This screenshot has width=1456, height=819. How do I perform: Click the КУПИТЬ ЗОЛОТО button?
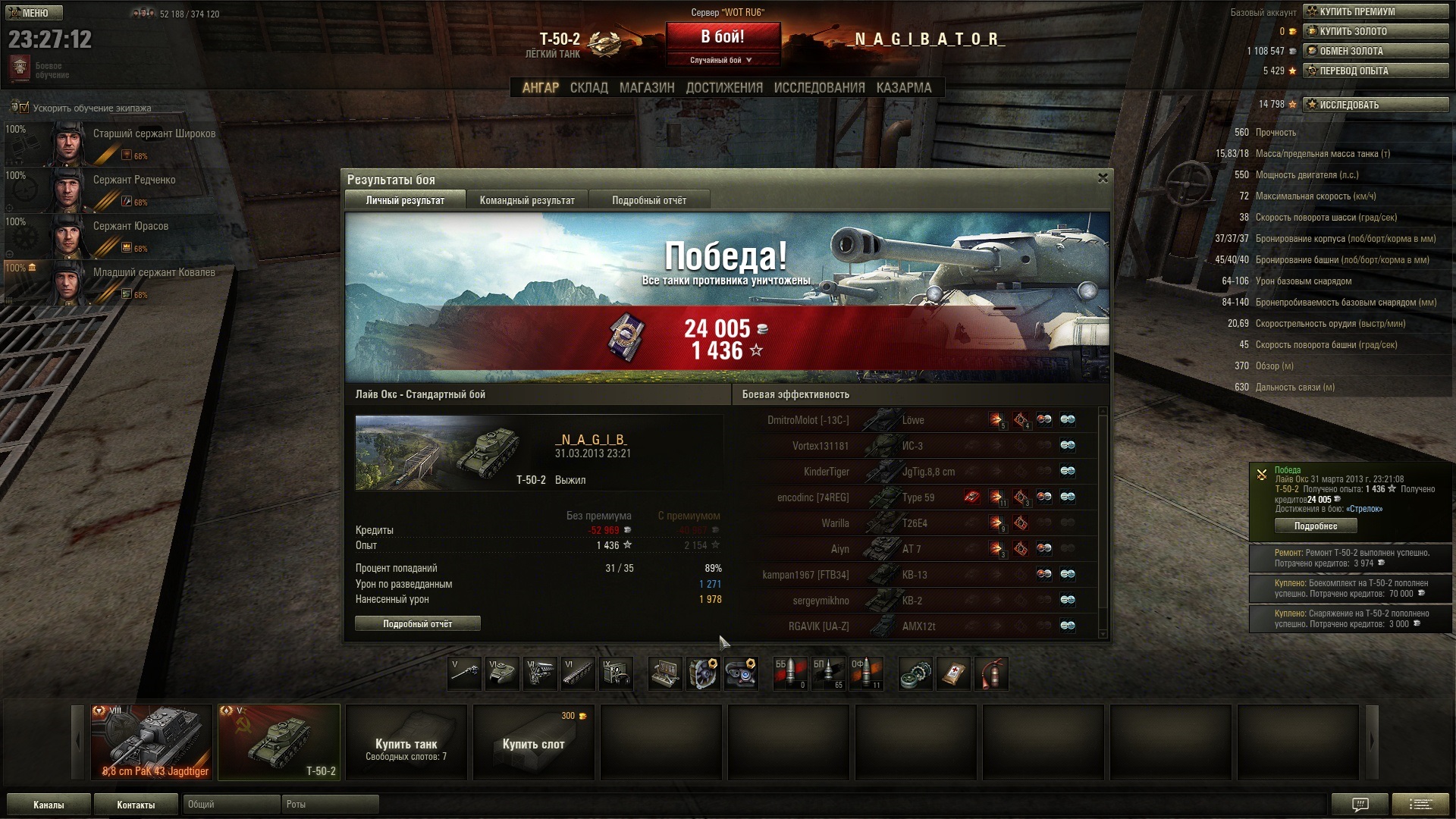coord(1375,31)
